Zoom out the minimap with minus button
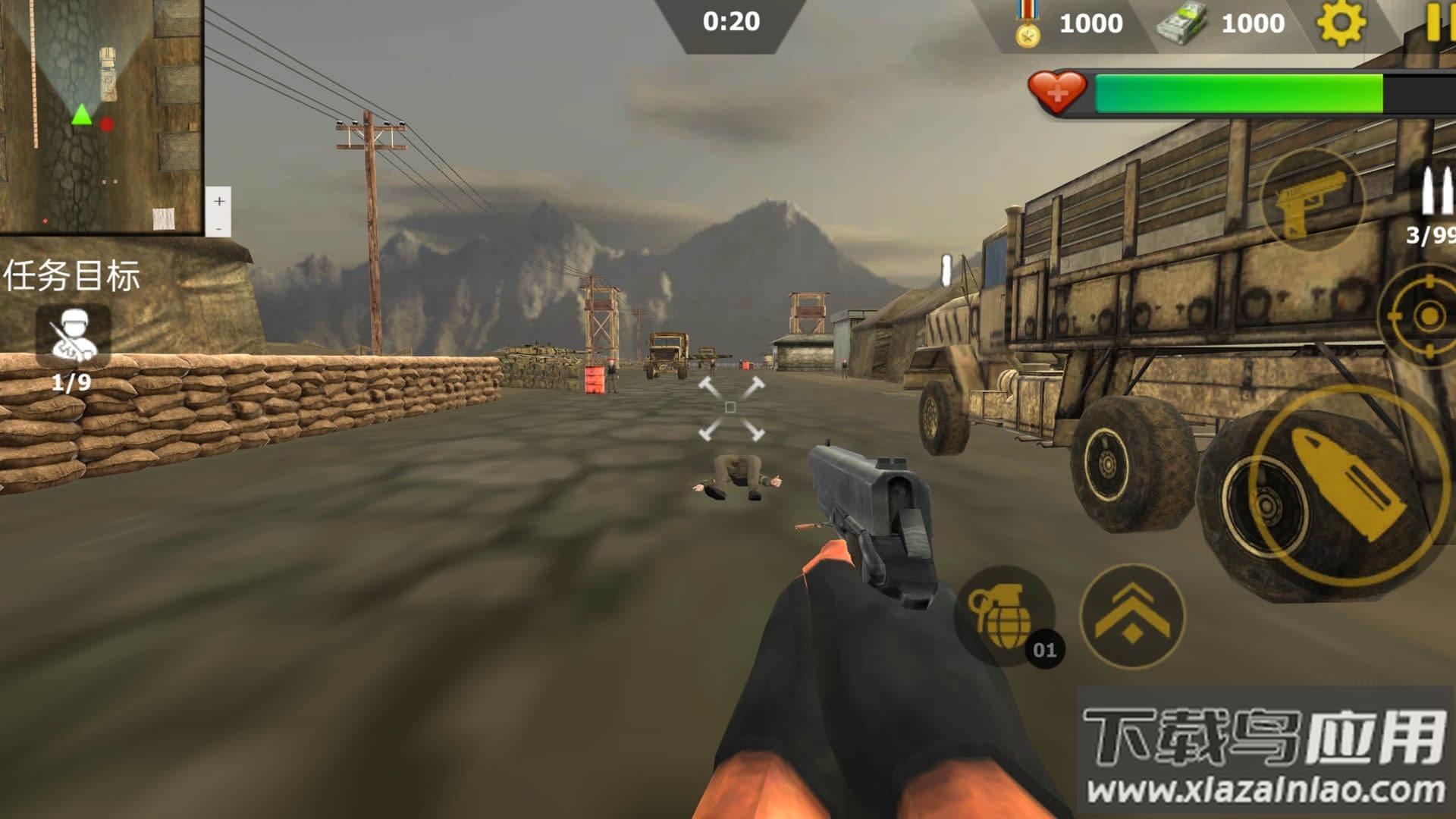The width and height of the screenshot is (1456, 819). point(219,227)
